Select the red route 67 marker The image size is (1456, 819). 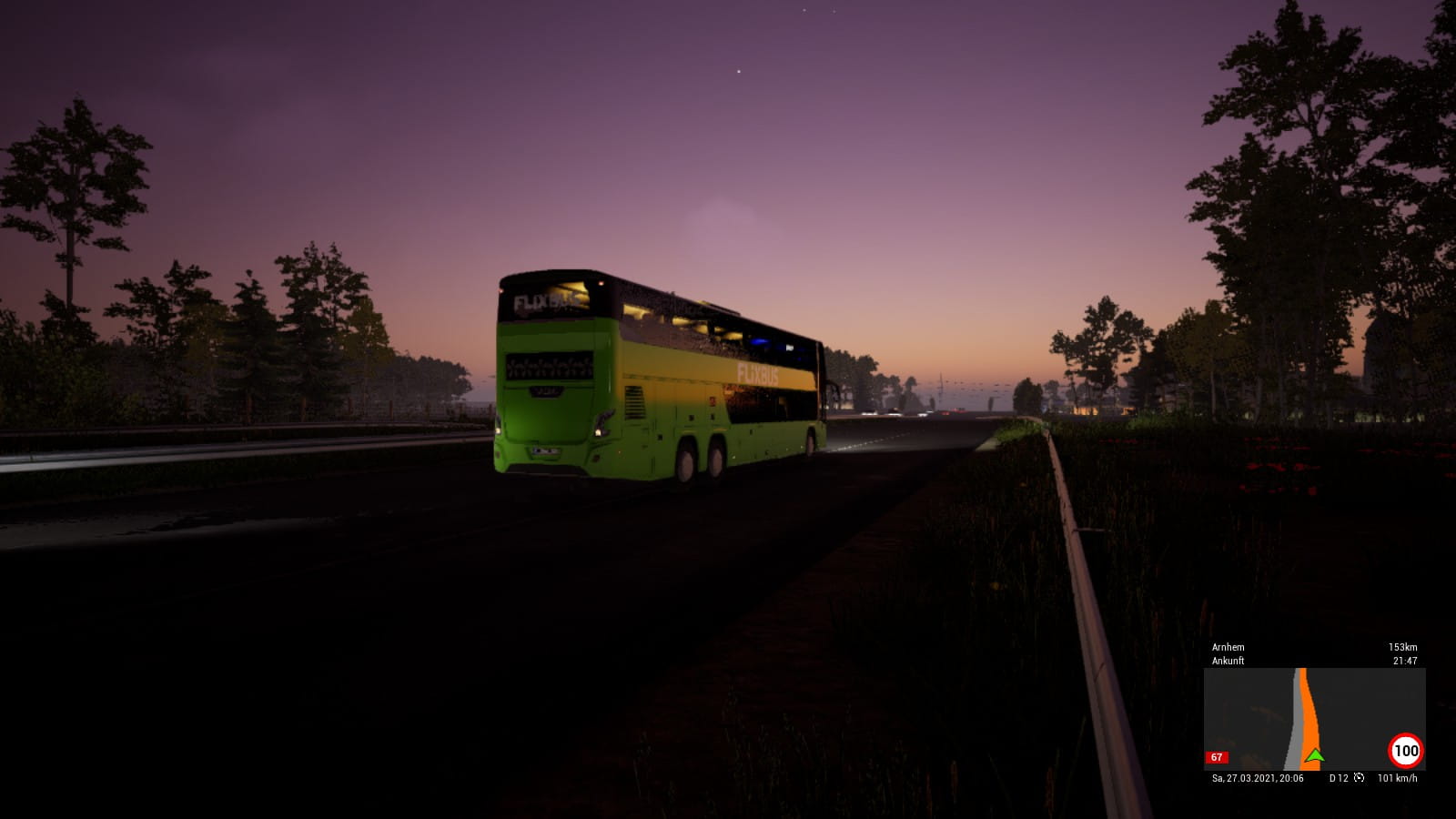pyautogui.click(x=1217, y=757)
